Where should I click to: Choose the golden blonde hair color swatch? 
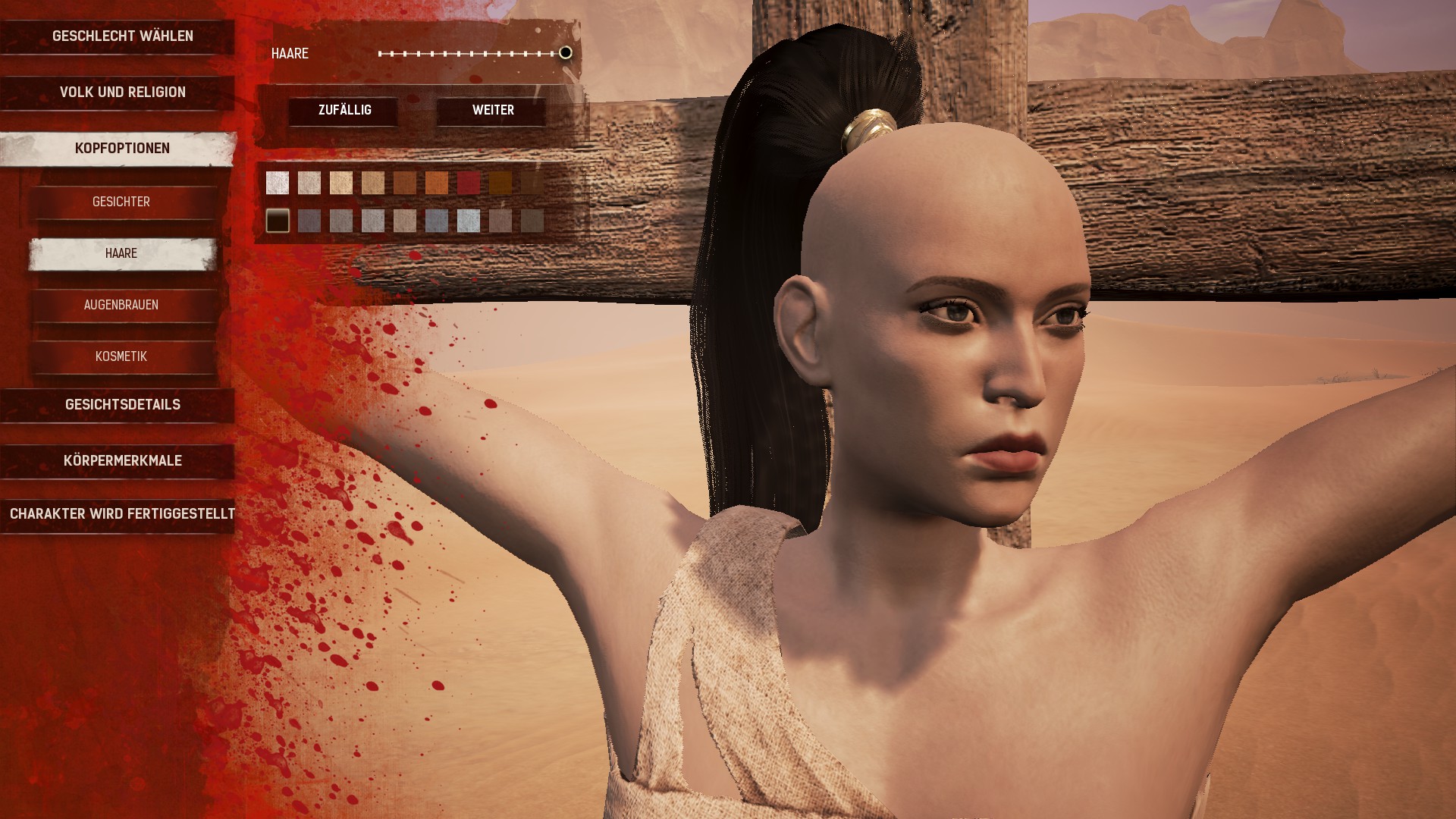341,183
